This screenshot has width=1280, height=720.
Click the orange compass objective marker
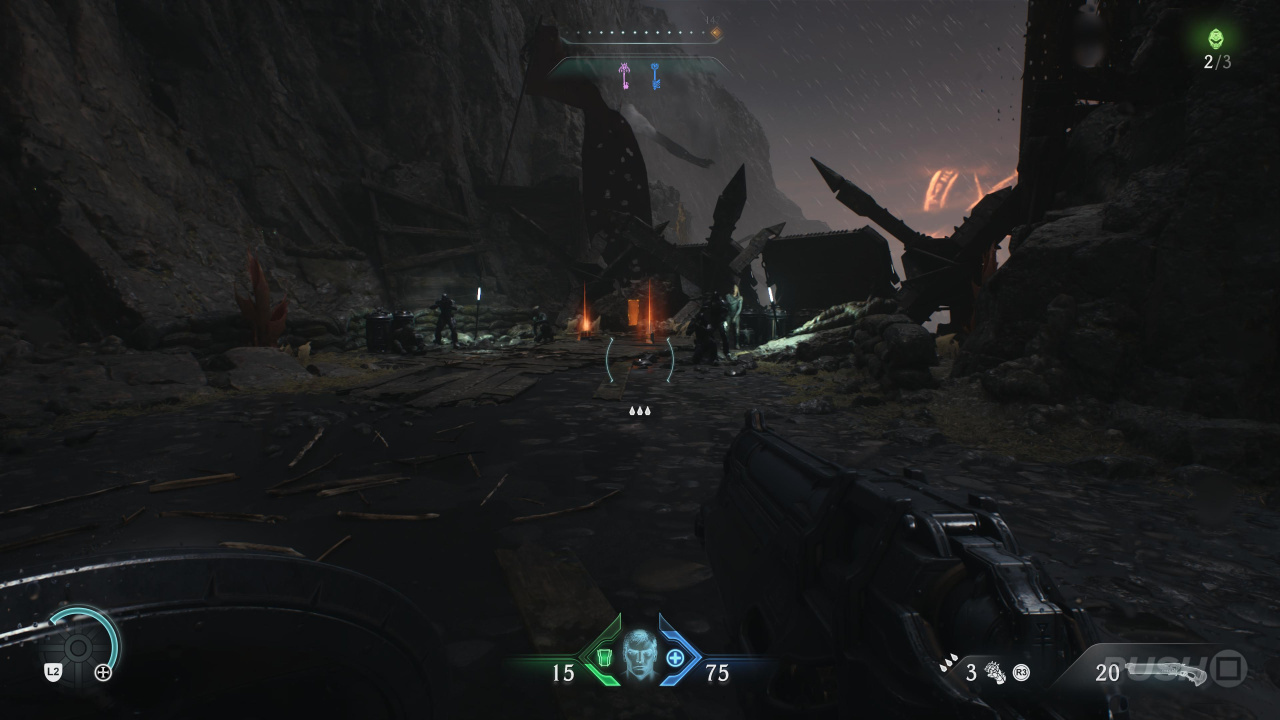(715, 33)
